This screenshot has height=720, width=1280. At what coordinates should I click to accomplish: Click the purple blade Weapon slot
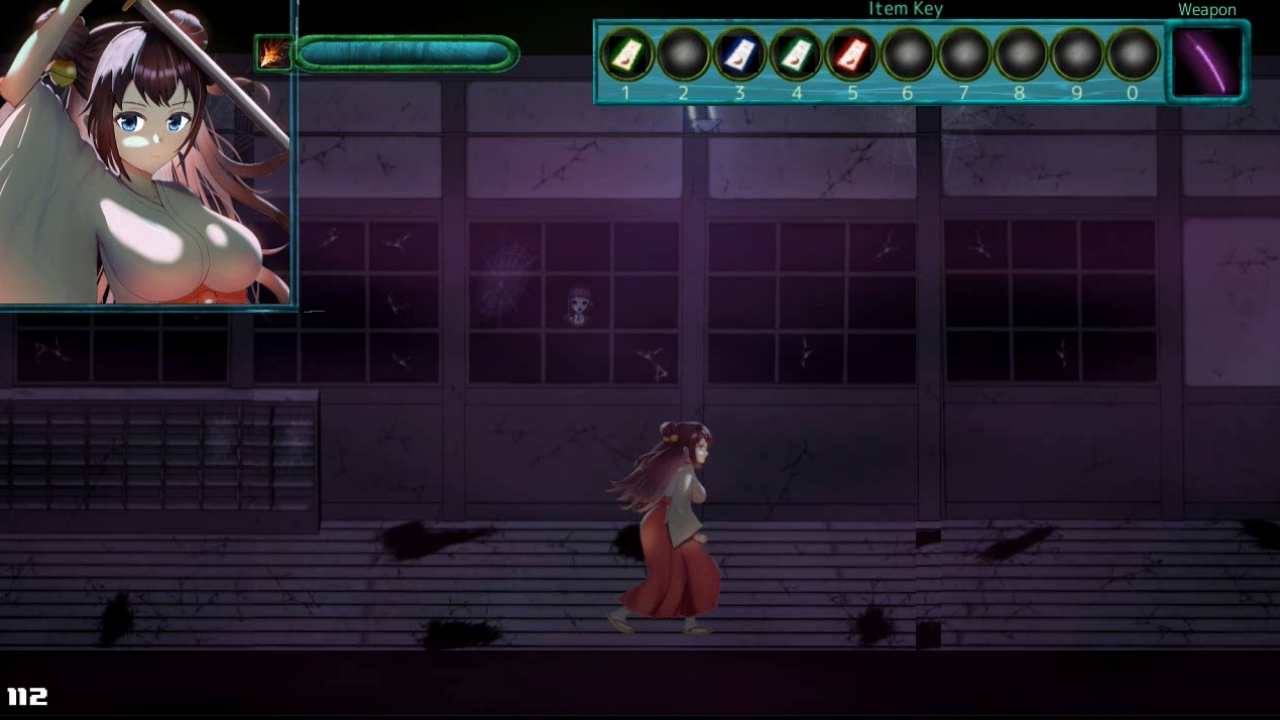(x=1207, y=61)
